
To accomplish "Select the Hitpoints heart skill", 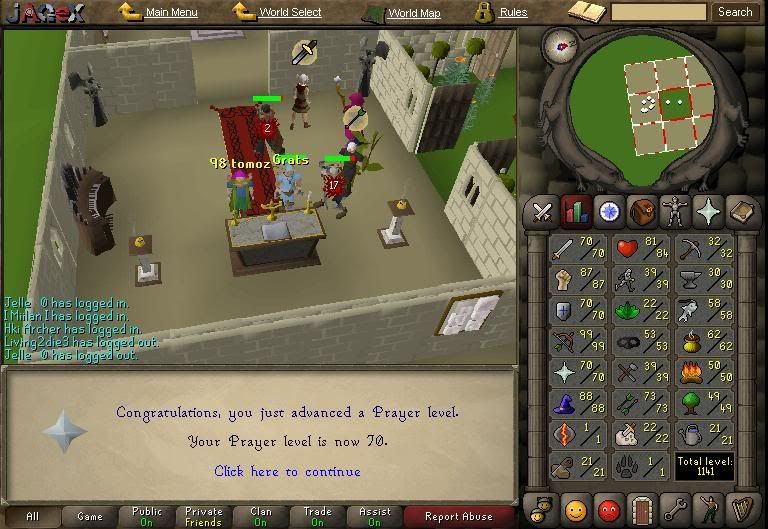I will tap(641, 250).
